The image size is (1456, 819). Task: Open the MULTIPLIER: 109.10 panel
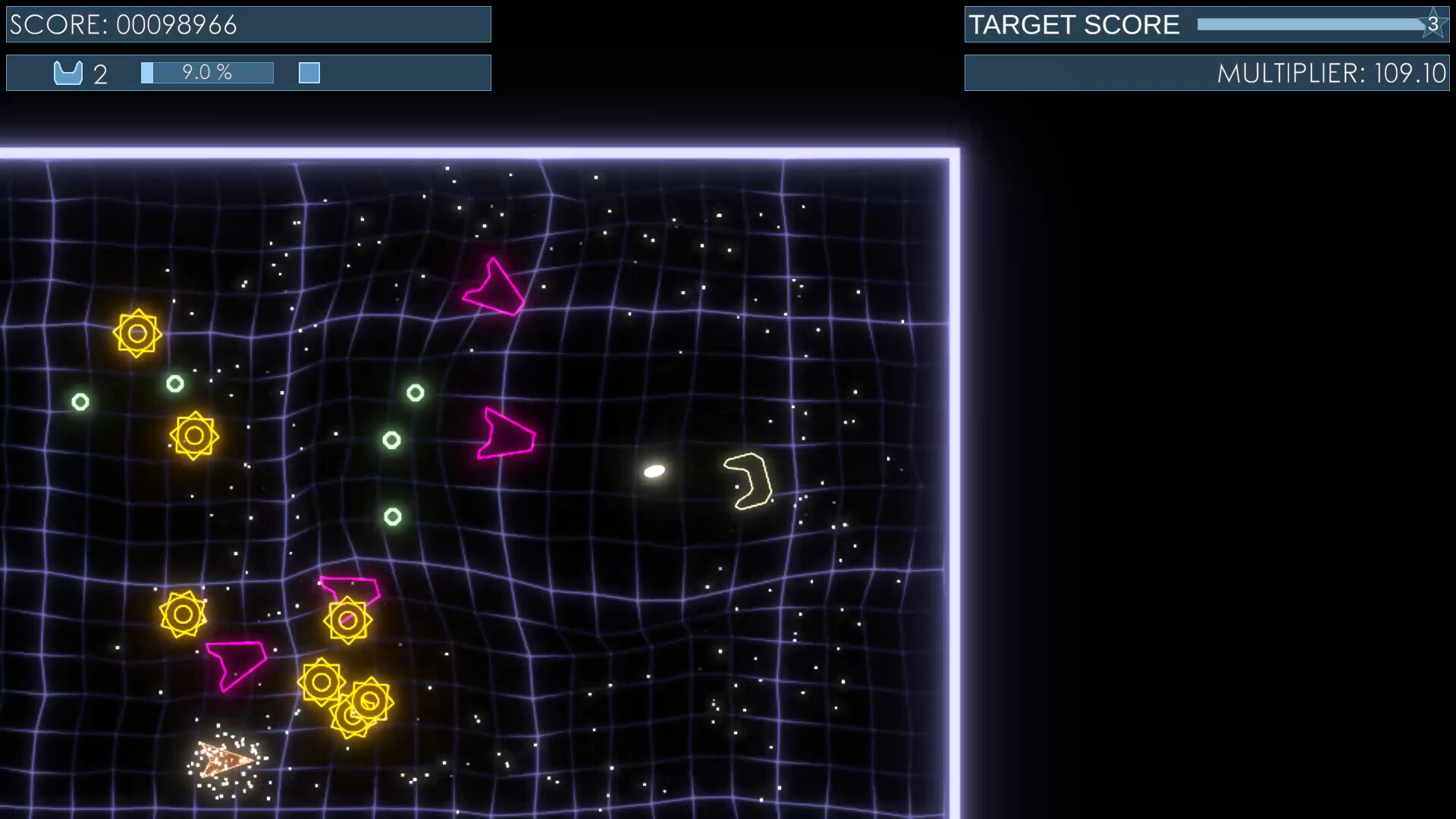point(1207,73)
